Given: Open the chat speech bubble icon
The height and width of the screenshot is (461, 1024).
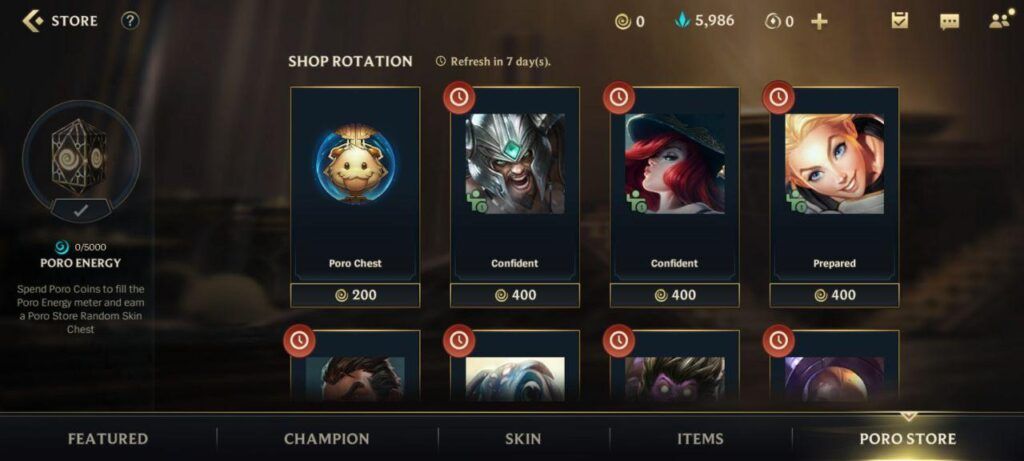Looking at the screenshot, I should 949,21.
